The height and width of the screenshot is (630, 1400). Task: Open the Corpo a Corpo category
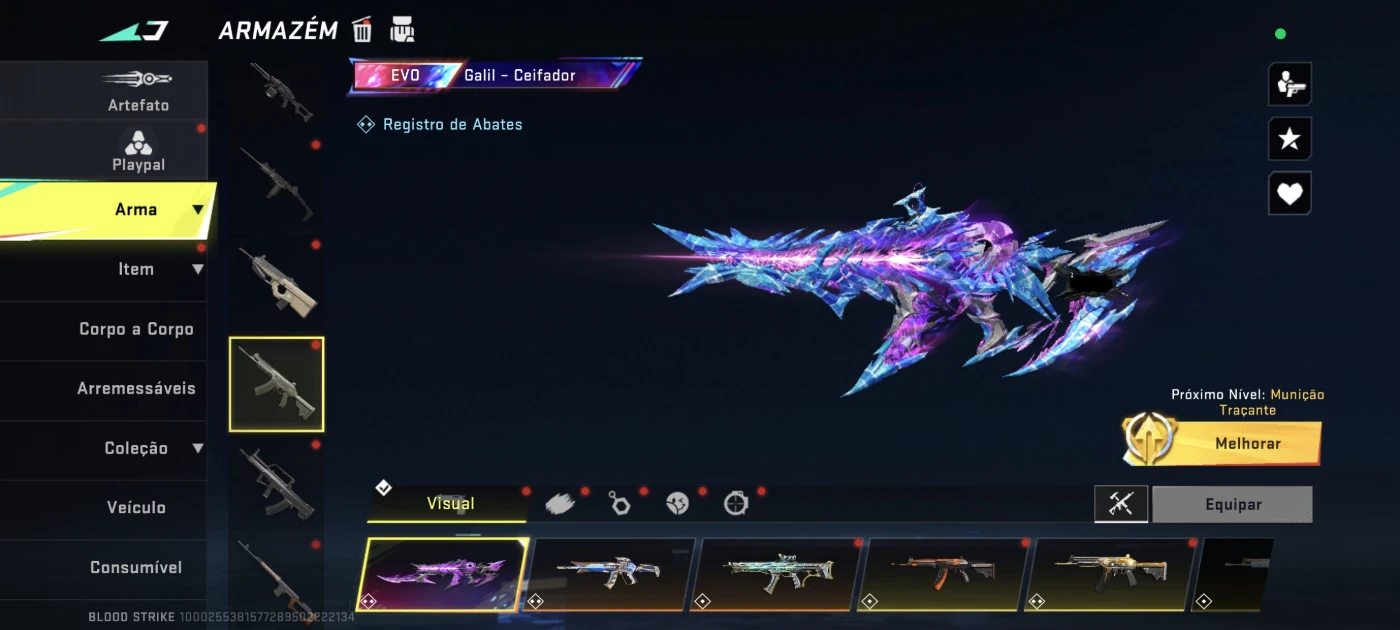click(x=136, y=329)
